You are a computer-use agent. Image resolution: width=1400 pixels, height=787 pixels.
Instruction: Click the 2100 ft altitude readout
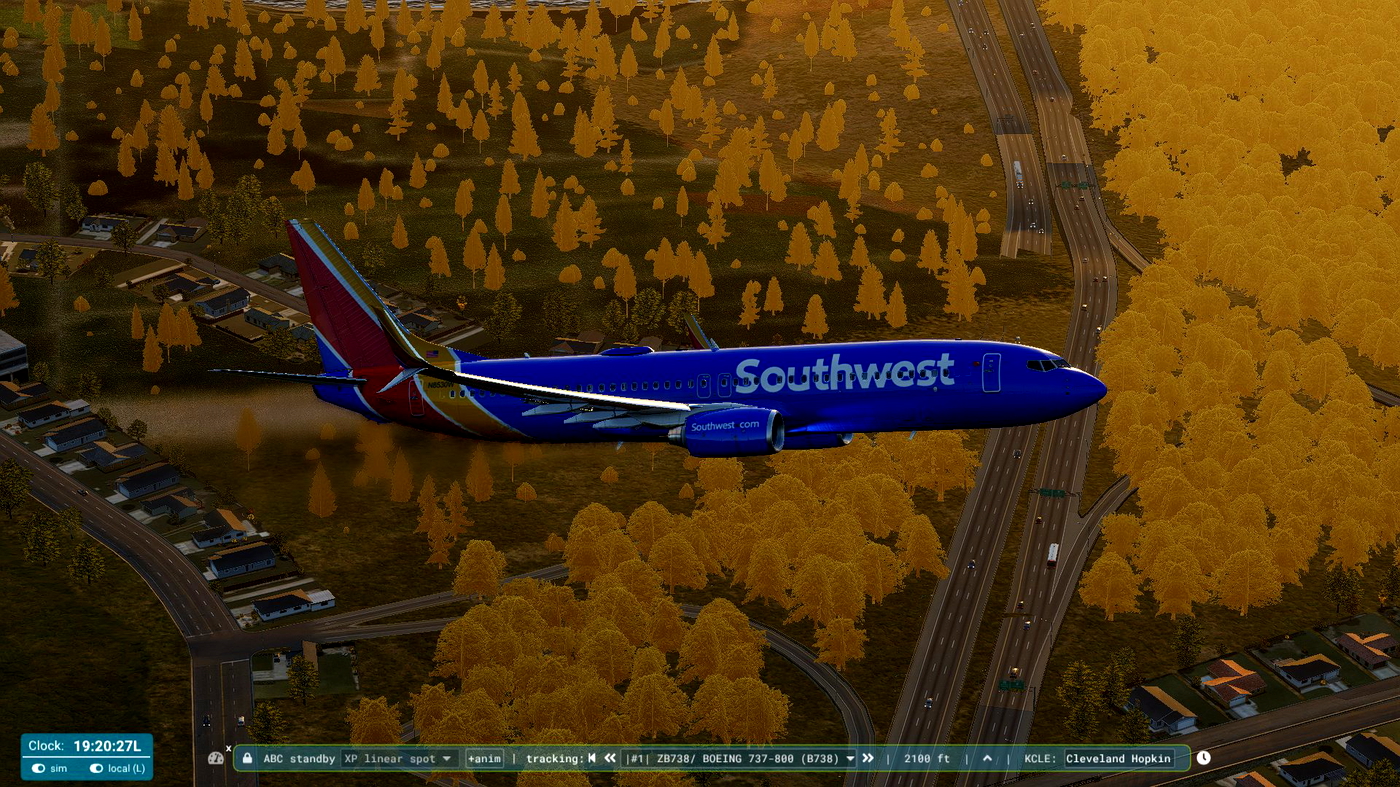[x=927, y=758]
